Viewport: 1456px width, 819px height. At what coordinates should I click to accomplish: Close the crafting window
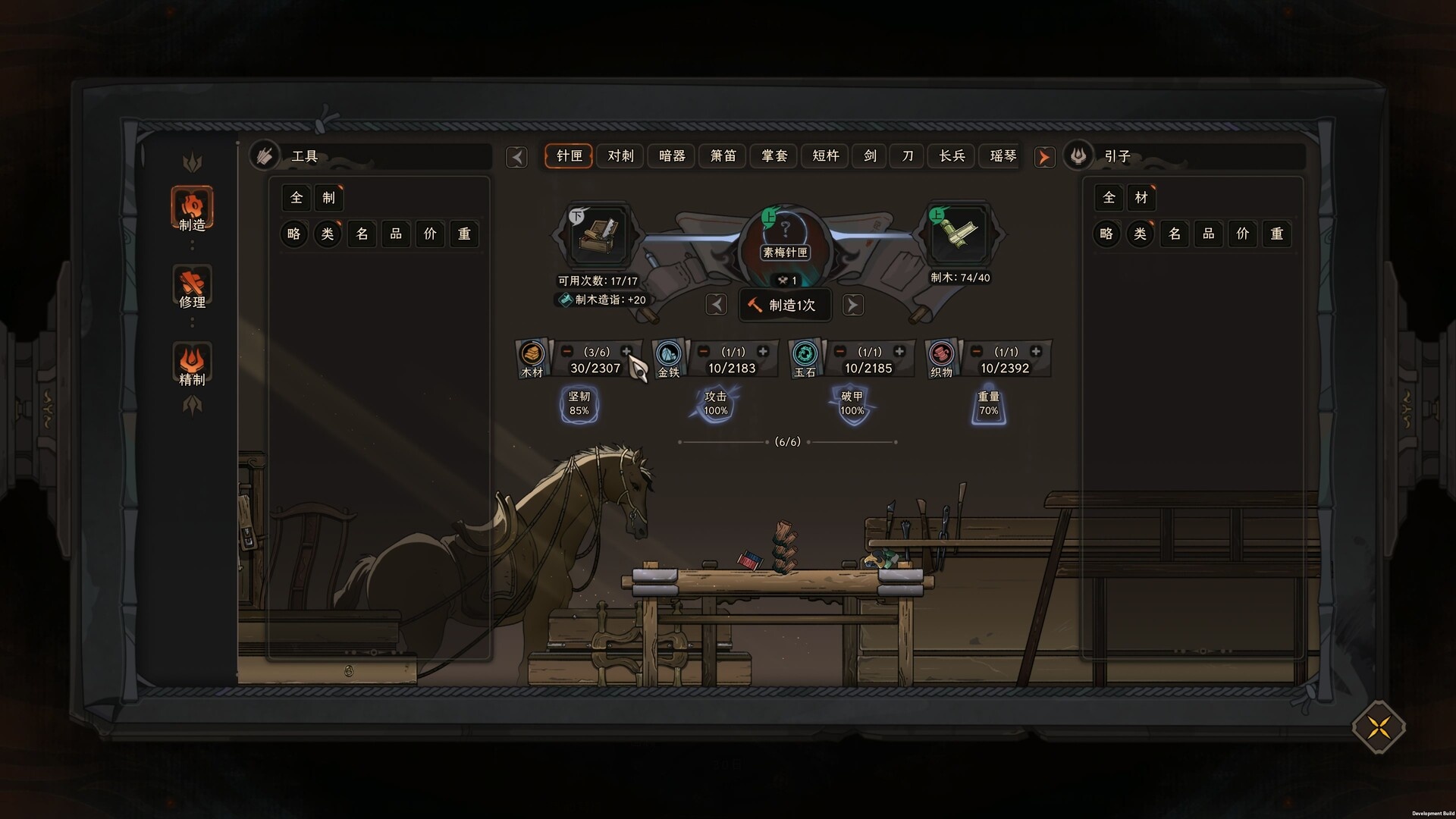click(x=1378, y=727)
